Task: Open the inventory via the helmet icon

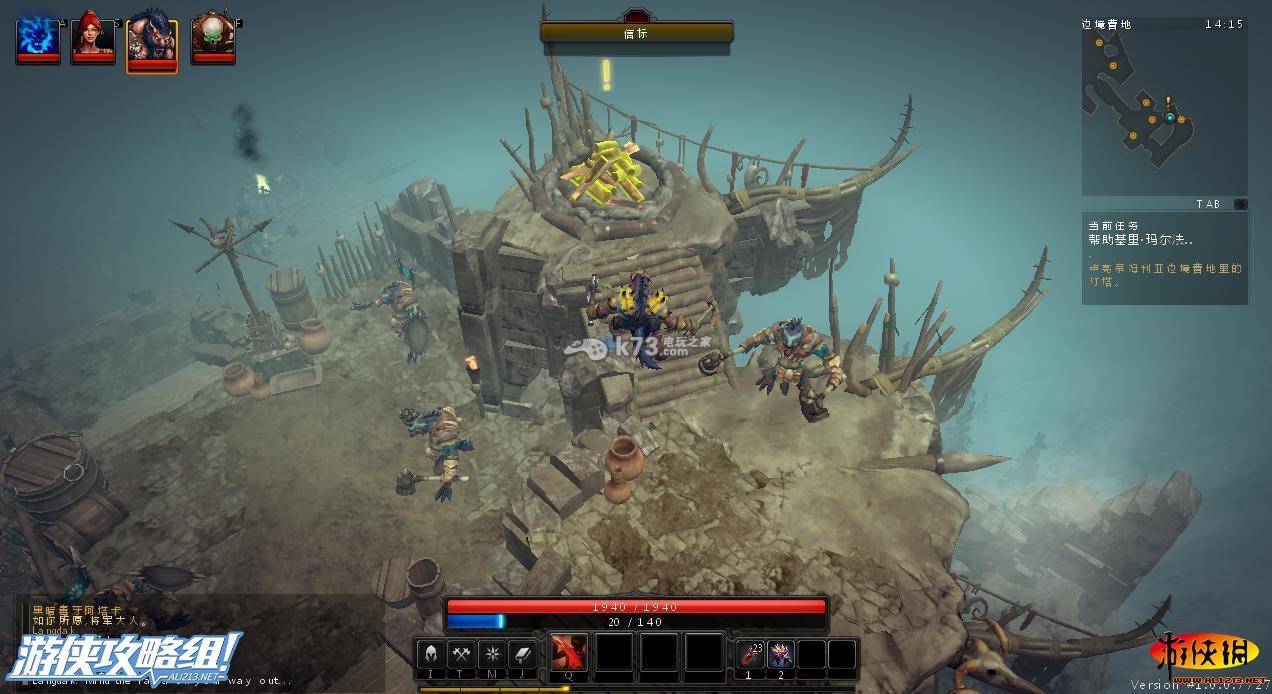Action: [x=430, y=653]
